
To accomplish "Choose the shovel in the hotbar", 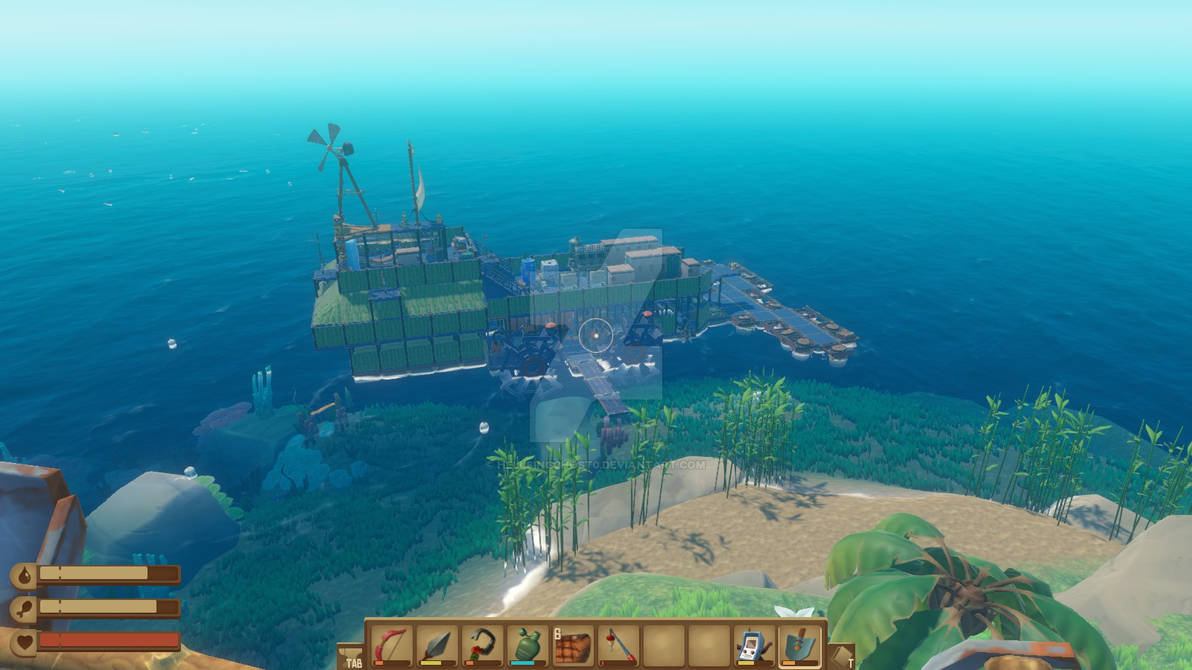I will coord(799,645).
